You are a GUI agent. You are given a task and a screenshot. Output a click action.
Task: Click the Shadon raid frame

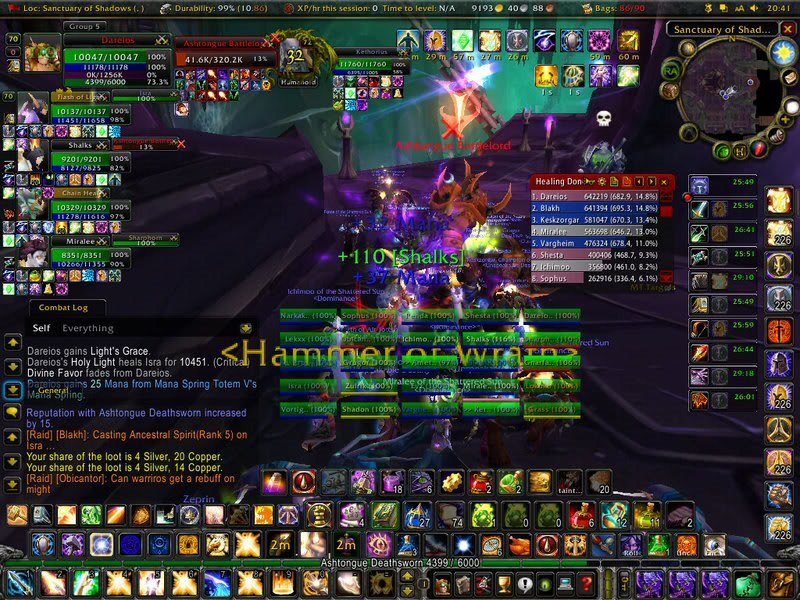366,409
